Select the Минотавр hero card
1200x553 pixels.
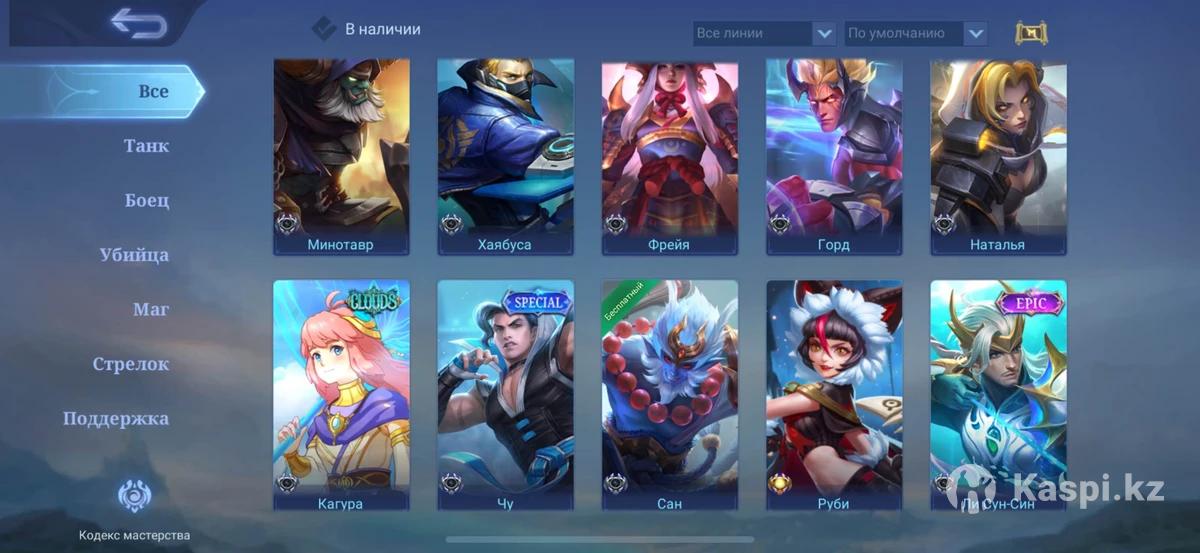[341, 156]
